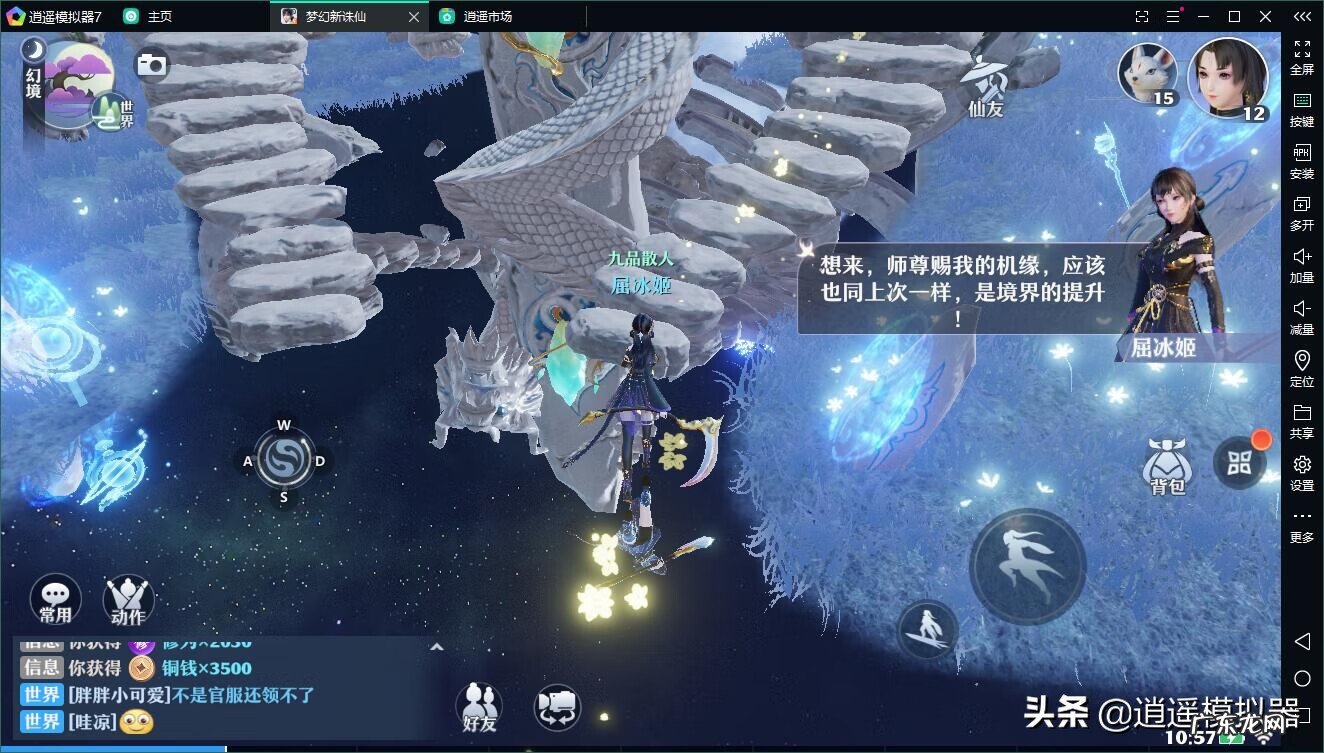Select the surfboard mount icon
The width and height of the screenshot is (1324, 753).
[x=930, y=632]
